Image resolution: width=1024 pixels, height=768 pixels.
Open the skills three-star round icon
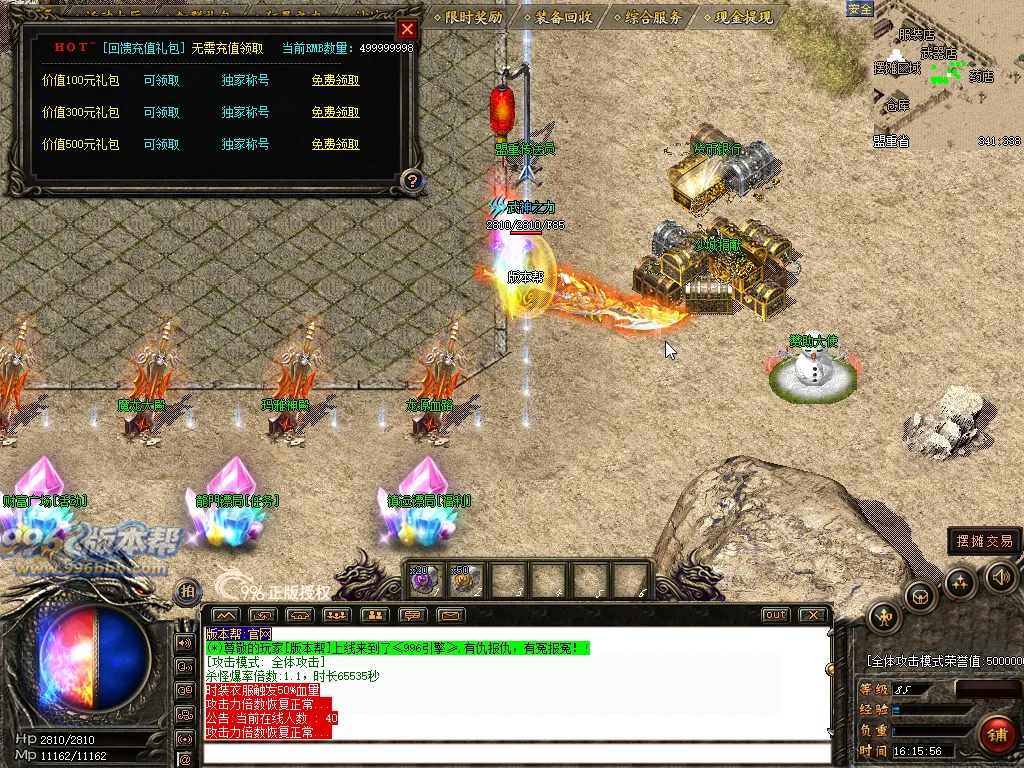[x=960, y=582]
